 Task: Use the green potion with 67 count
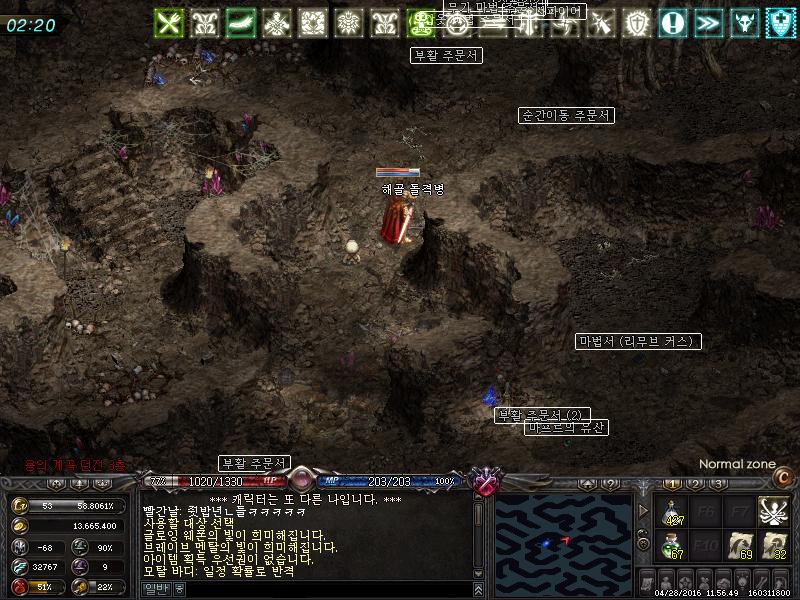(x=673, y=546)
